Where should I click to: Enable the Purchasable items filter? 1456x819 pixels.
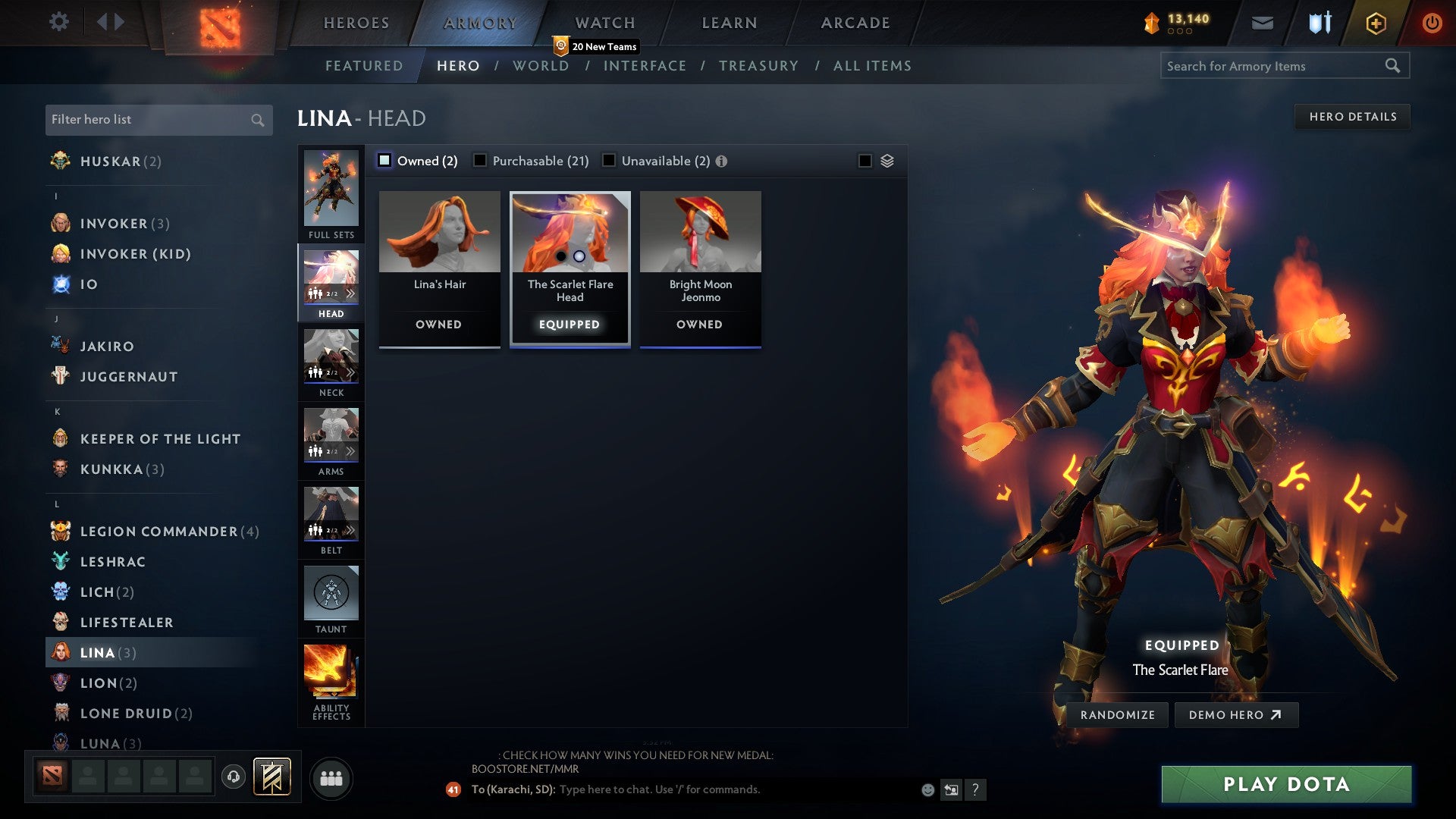[x=479, y=161]
